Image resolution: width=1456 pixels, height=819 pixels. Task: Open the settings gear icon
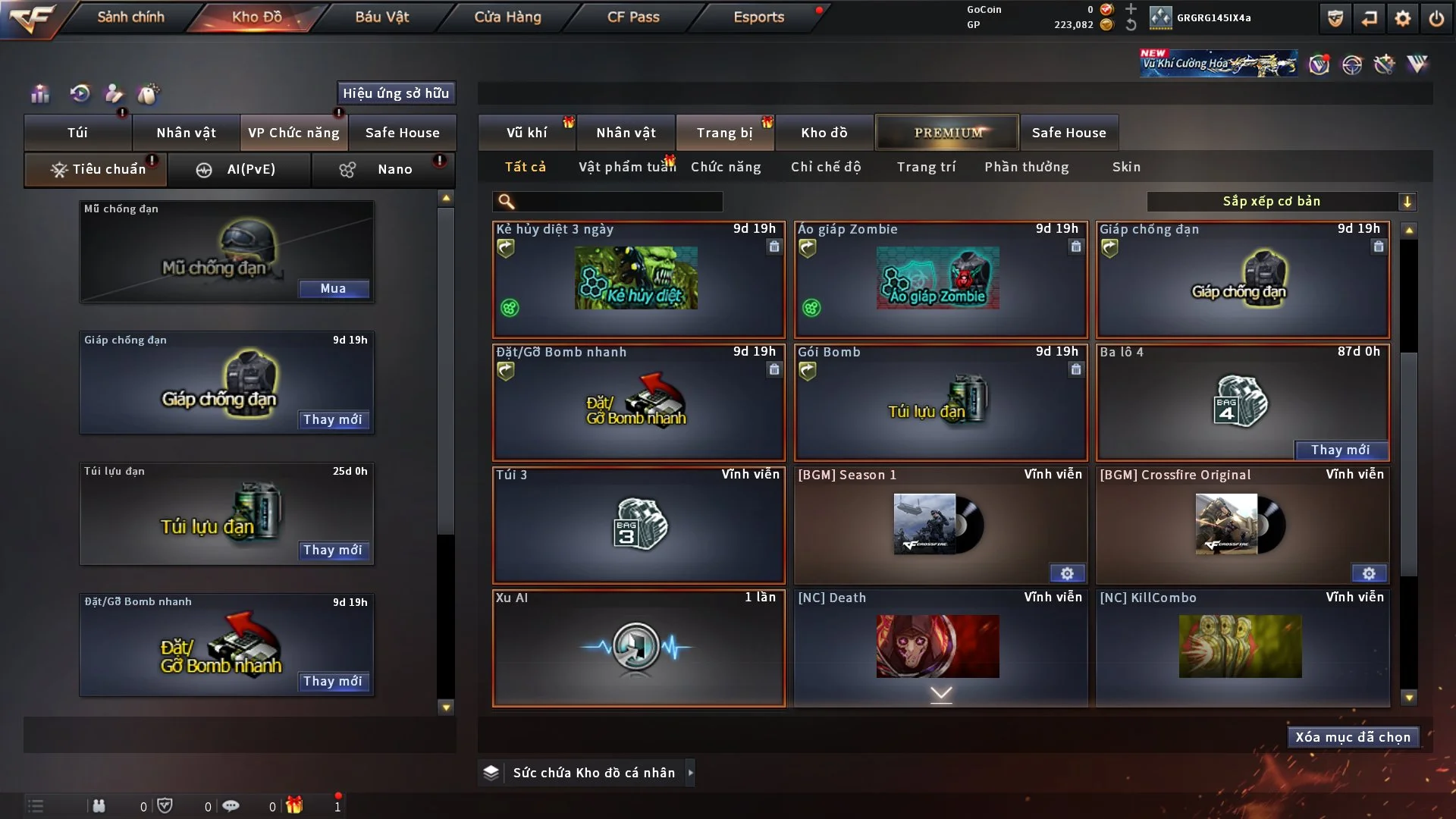tap(1402, 18)
